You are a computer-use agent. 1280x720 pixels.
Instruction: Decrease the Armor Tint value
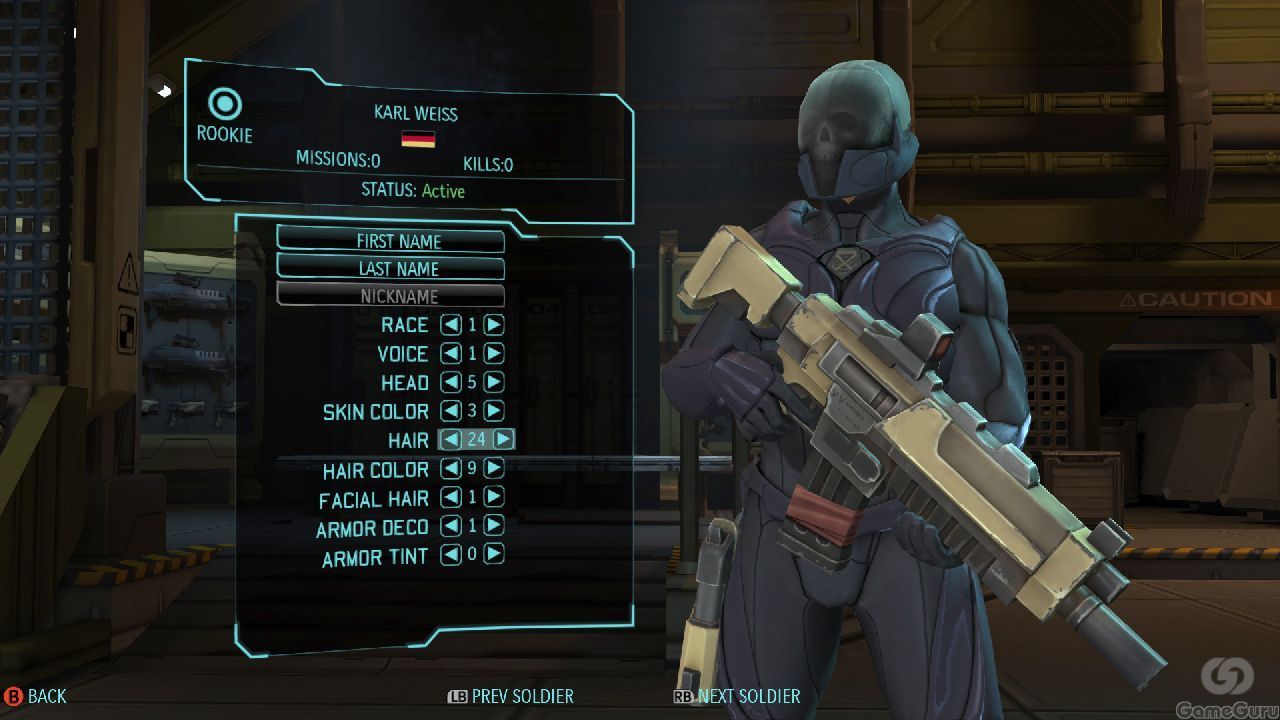point(451,554)
